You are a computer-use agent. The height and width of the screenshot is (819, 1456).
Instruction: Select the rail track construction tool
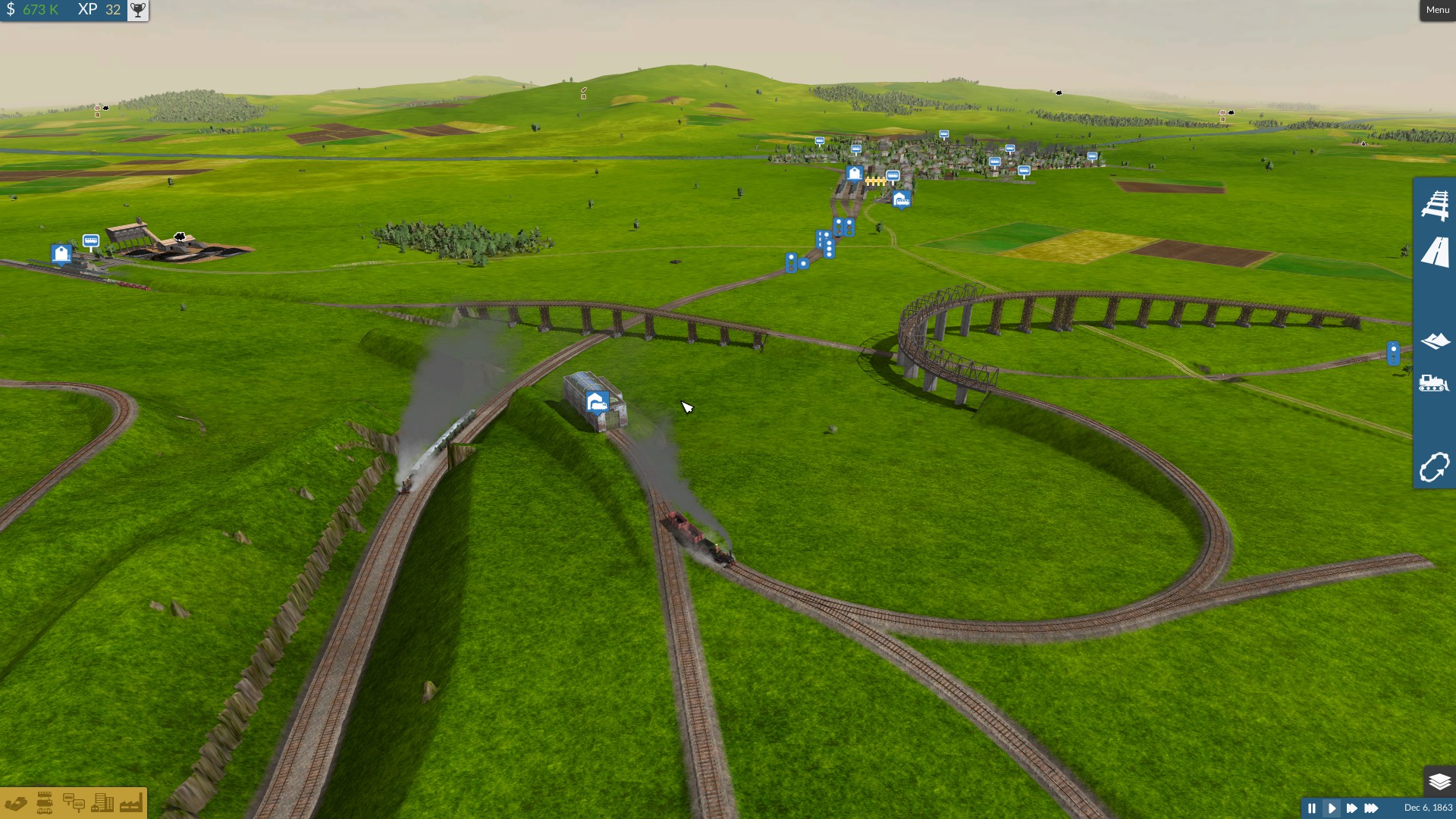pos(1434,206)
